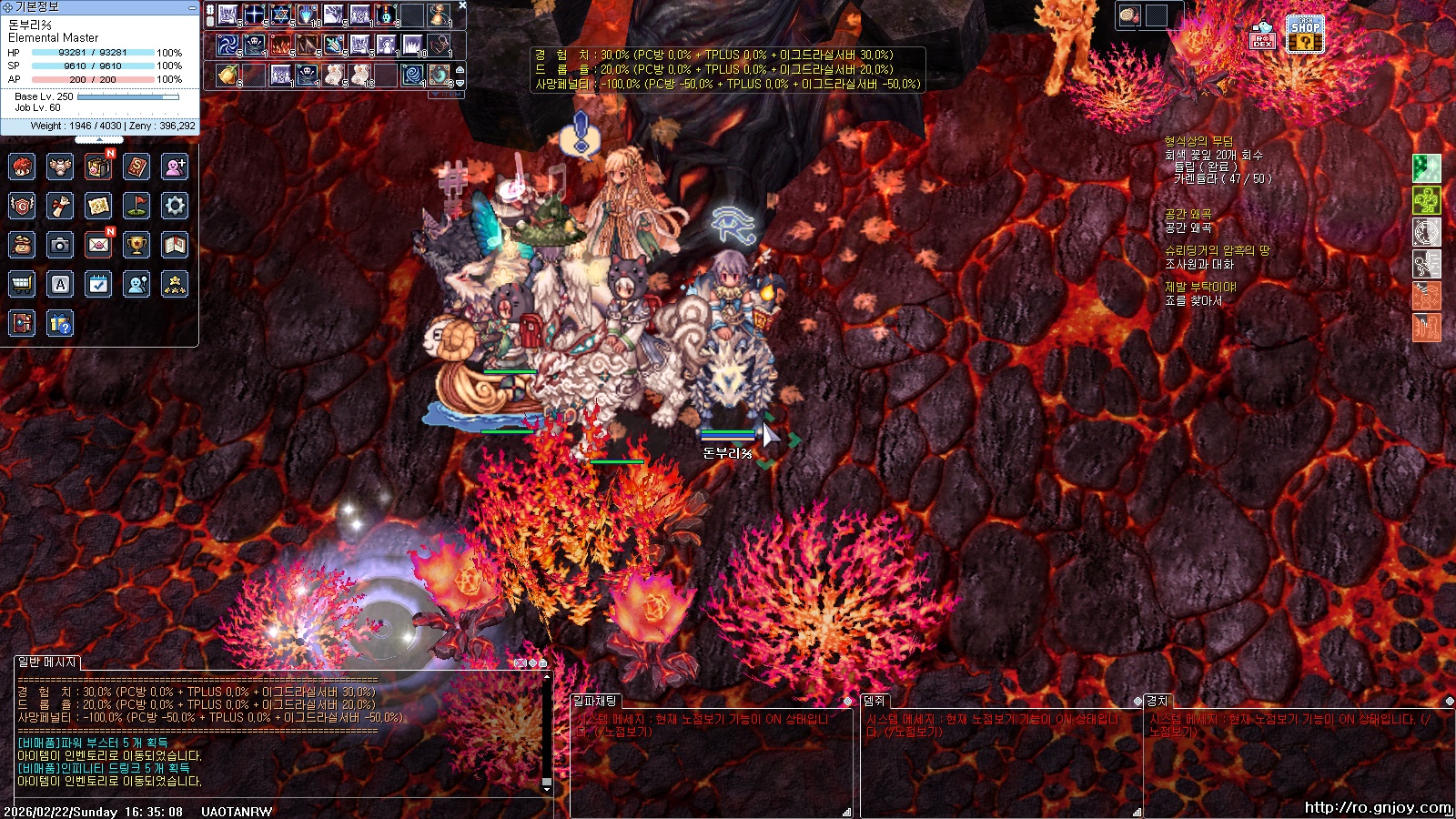Close the skill hotbar with the X
1456x819 pixels.
[x=462, y=5]
